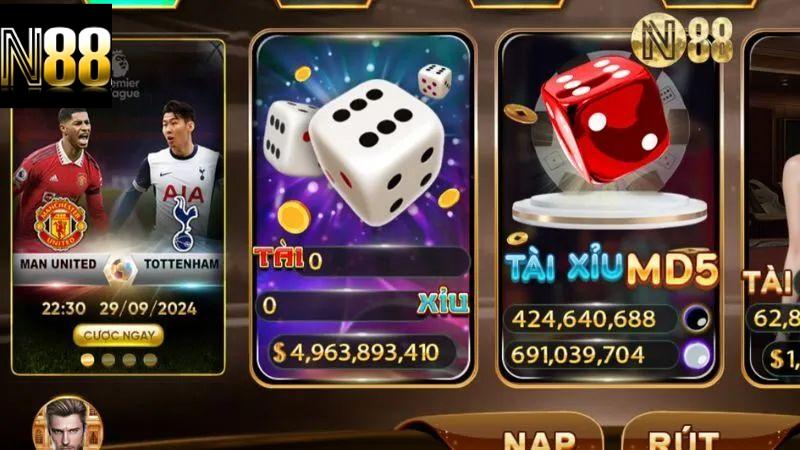Click the N88 logo at top left

[x=56, y=55]
